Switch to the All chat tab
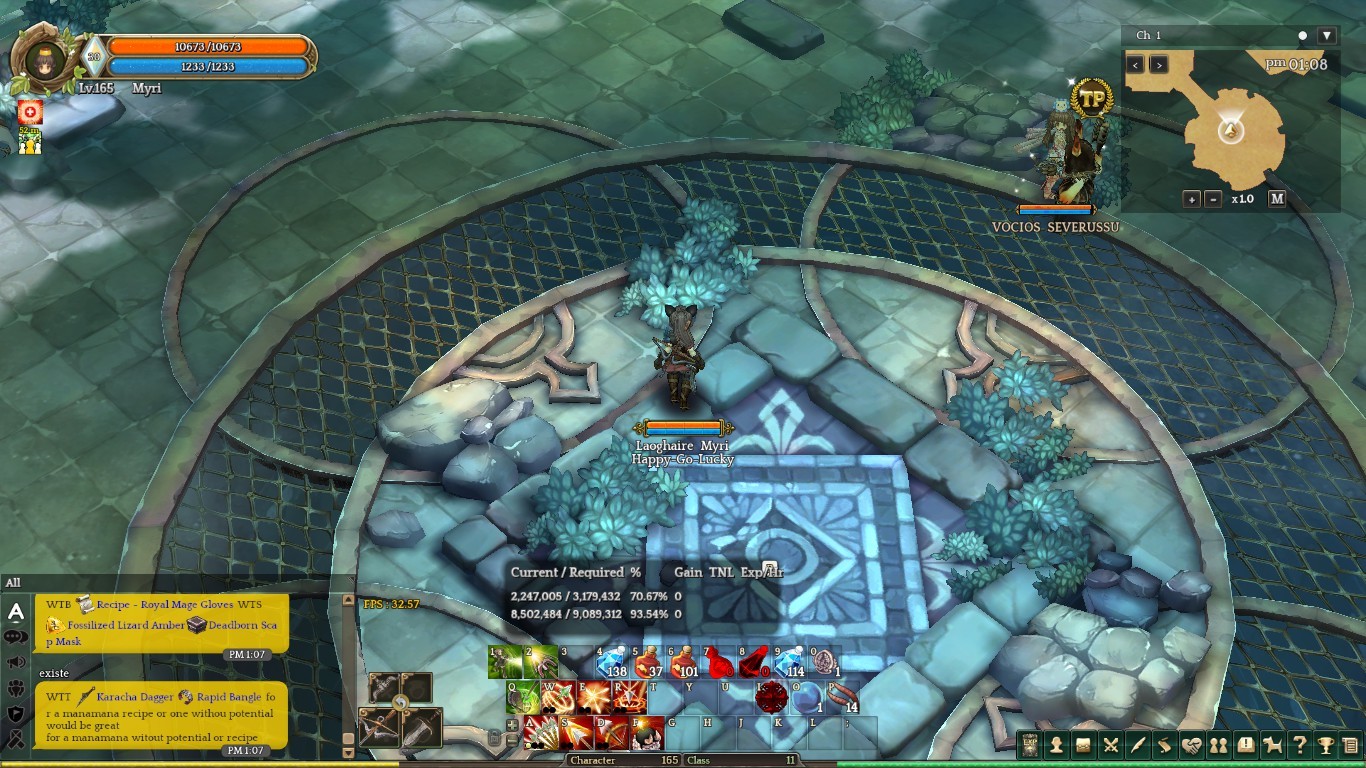 coord(13,583)
